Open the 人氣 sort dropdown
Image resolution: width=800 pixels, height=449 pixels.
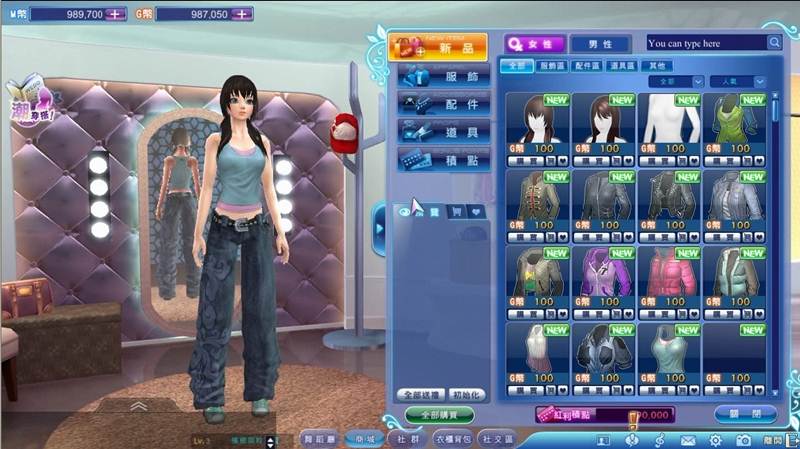(x=738, y=81)
